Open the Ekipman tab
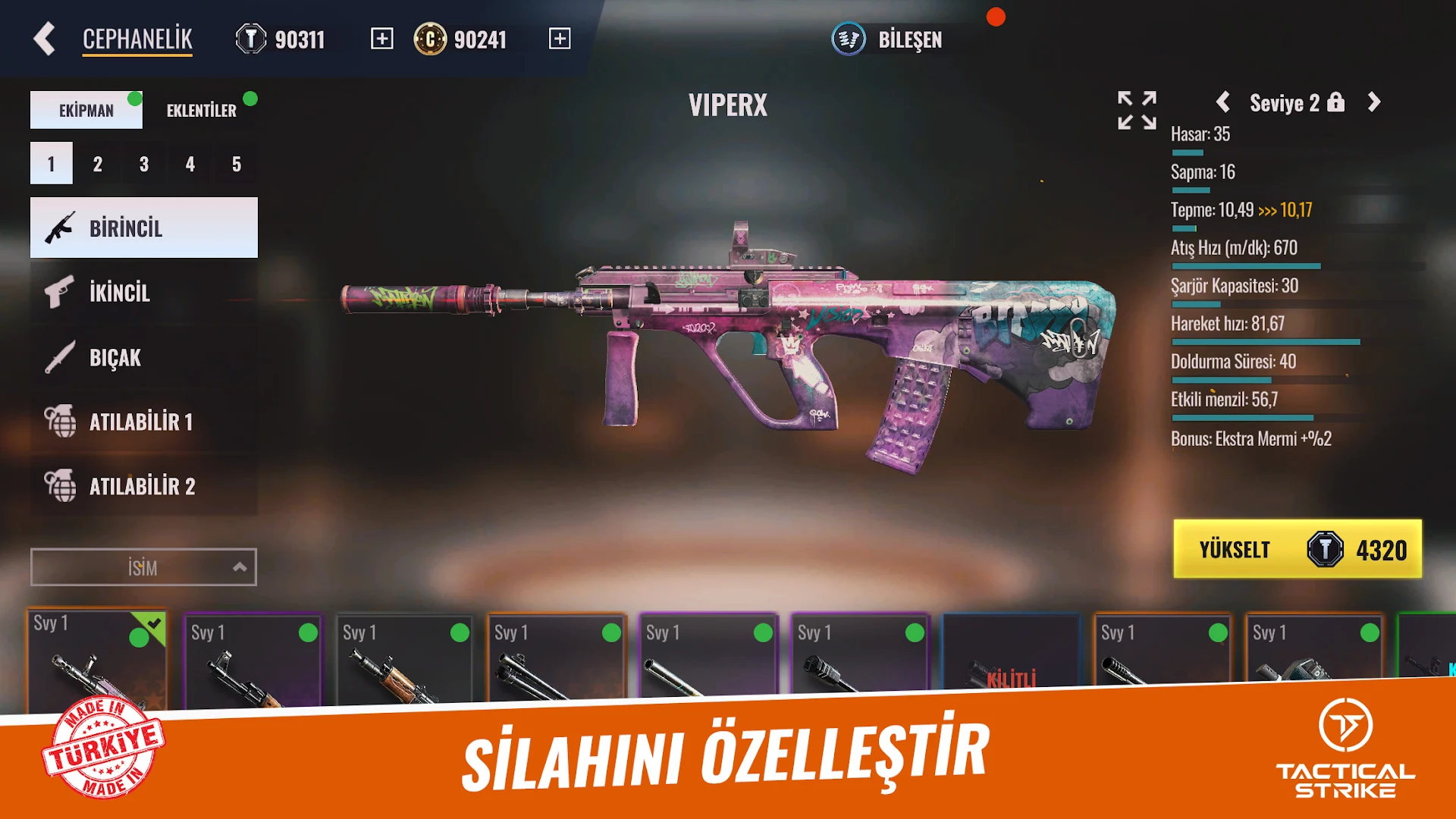The height and width of the screenshot is (819, 1456). point(86,109)
